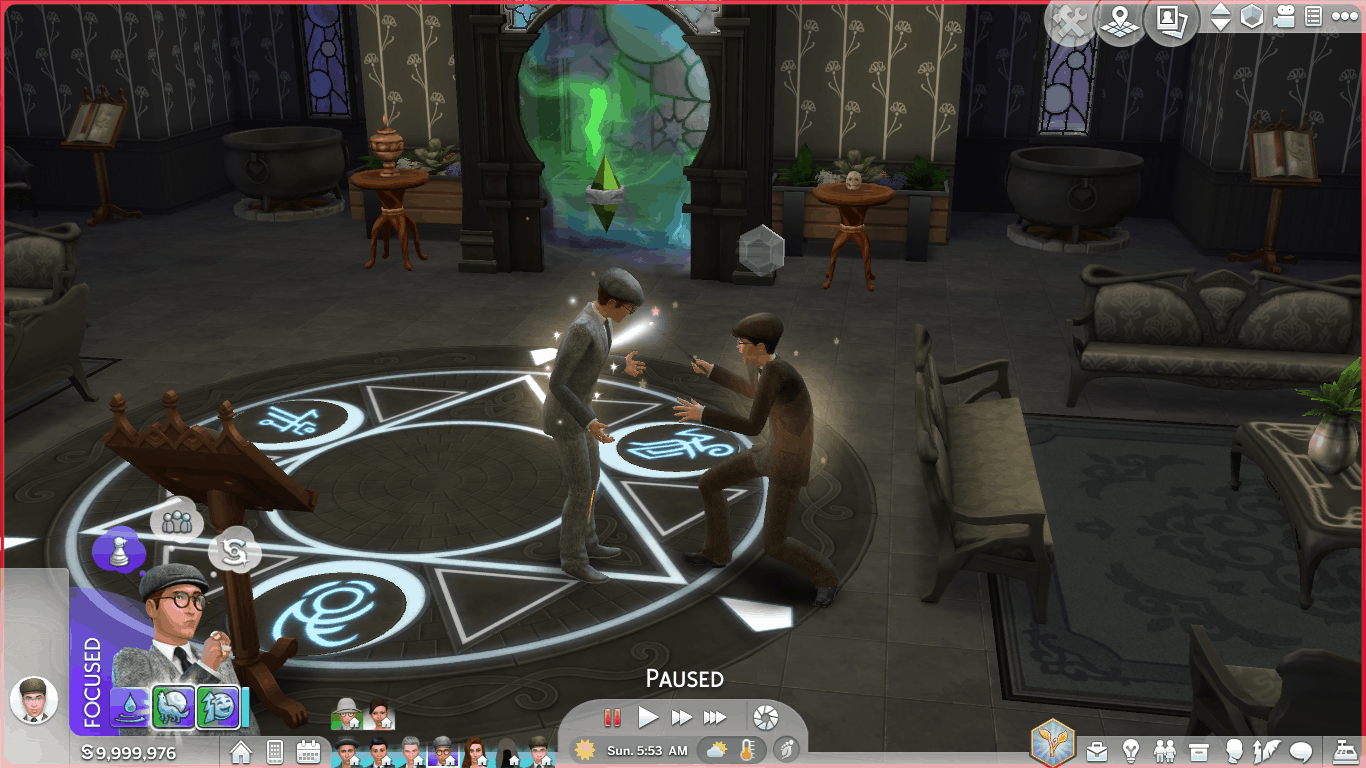The image size is (1366, 768).
Task: Take a screenshot with the shutter icon
Action: 765,717
